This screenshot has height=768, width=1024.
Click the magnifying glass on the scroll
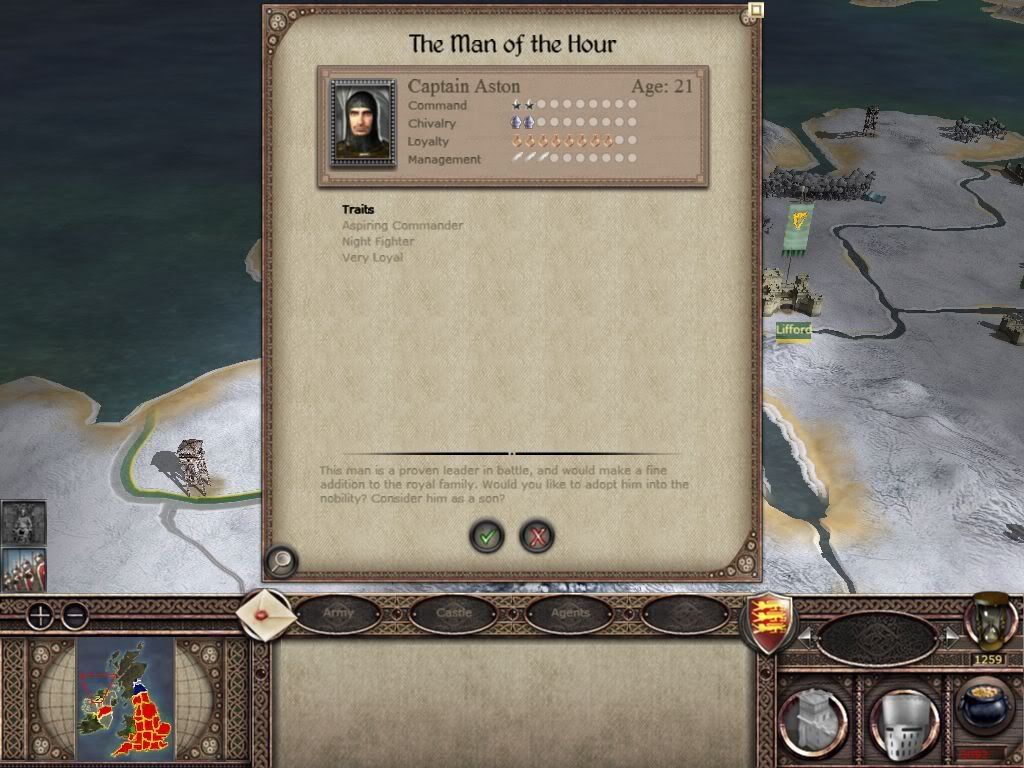[282, 562]
